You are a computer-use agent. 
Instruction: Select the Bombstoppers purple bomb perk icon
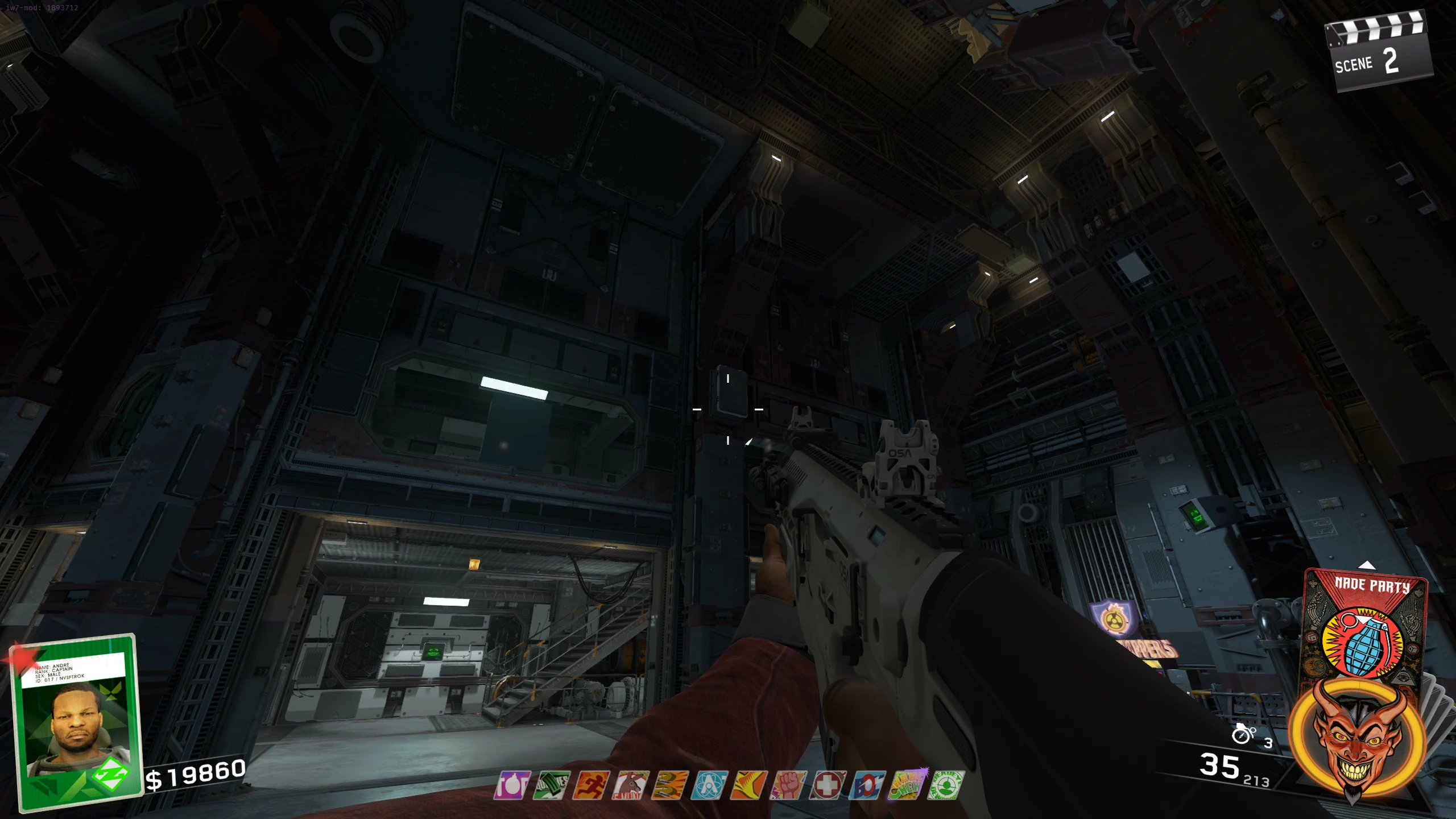512,785
